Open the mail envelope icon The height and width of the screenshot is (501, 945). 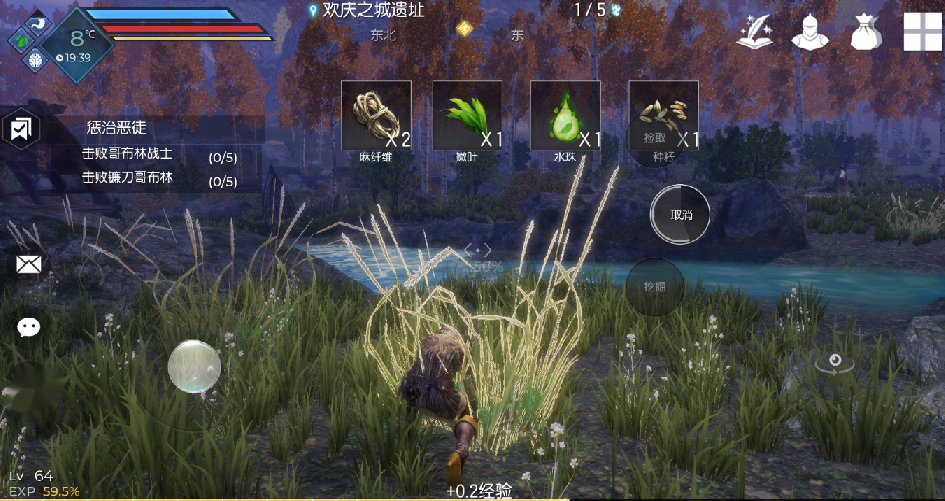click(x=28, y=264)
